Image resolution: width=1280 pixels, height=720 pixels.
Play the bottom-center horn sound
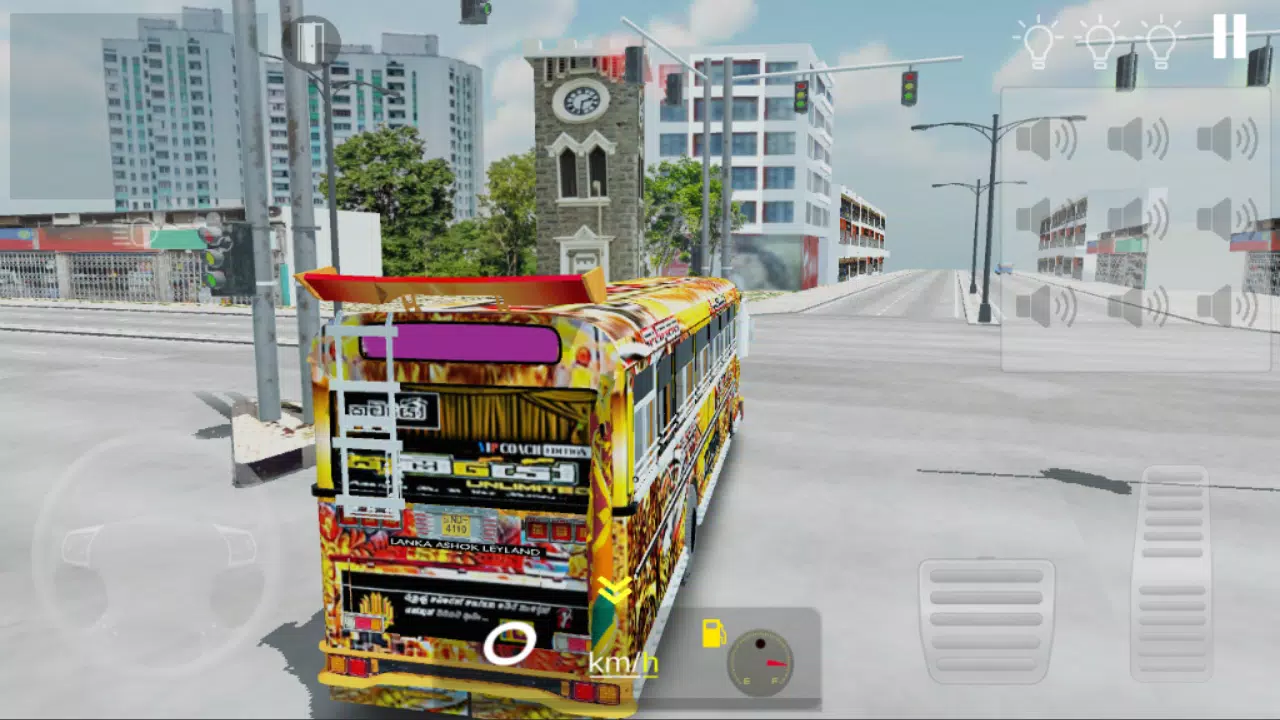point(1137,307)
